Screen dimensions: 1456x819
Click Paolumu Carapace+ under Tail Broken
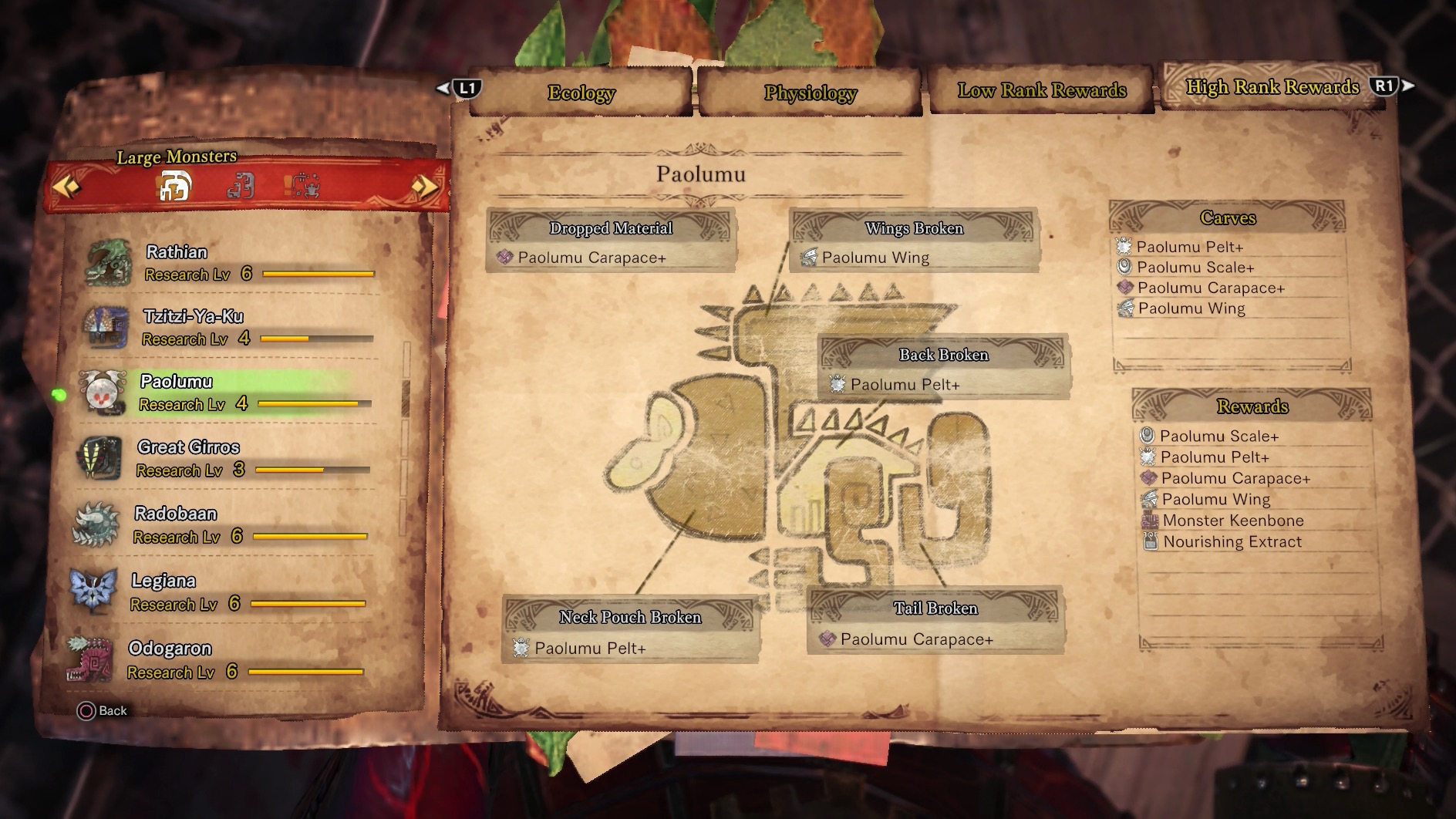916,639
